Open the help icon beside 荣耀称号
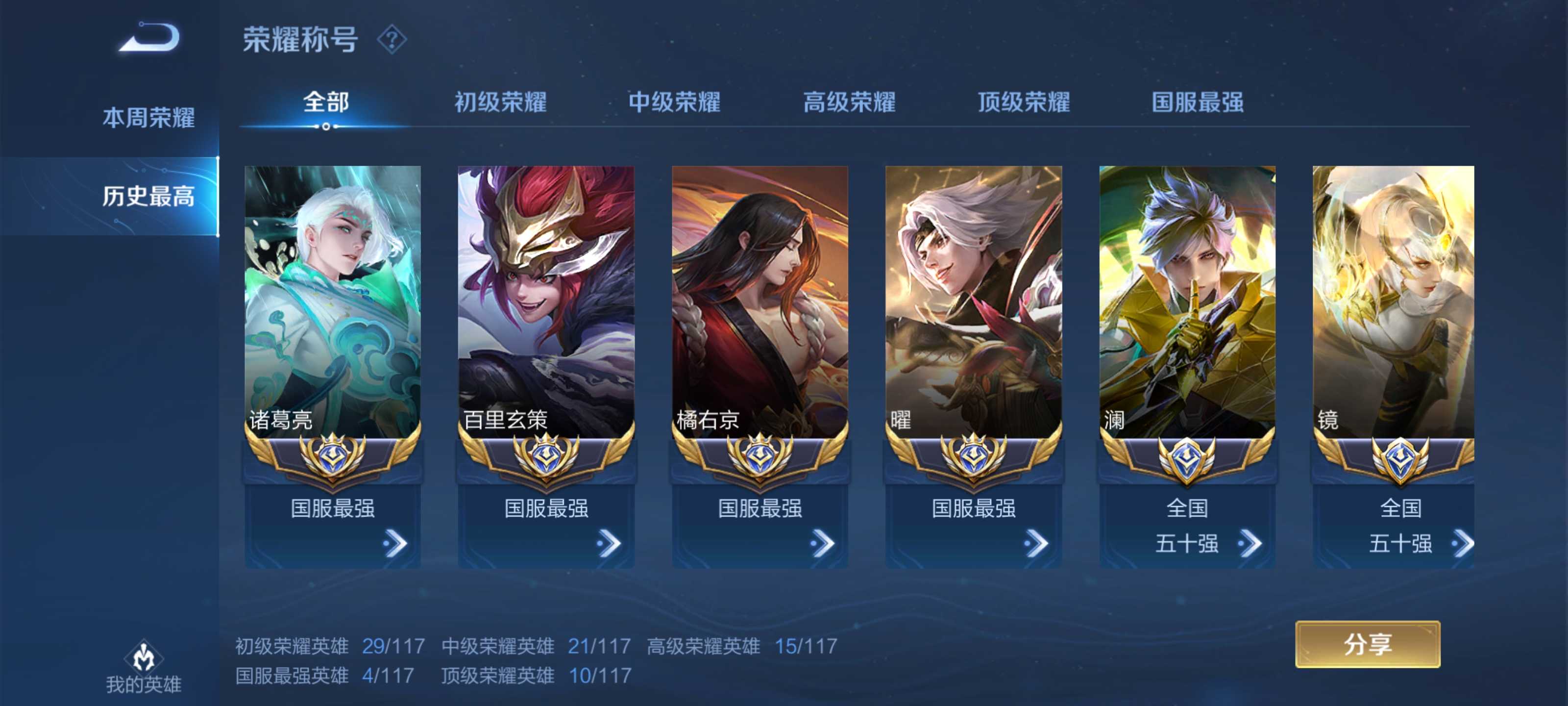1568x706 pixels. click(392, 40)
